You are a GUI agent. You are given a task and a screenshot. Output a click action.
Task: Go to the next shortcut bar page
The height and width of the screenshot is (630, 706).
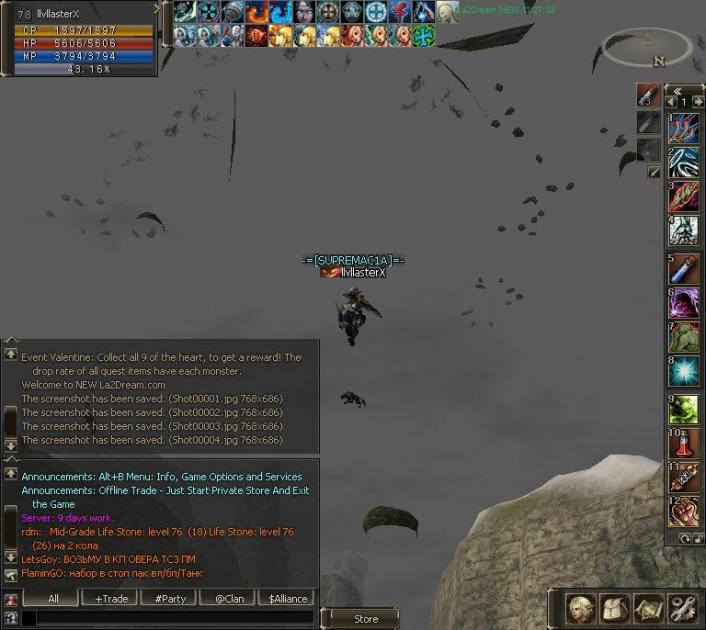[x=697, y=101]
